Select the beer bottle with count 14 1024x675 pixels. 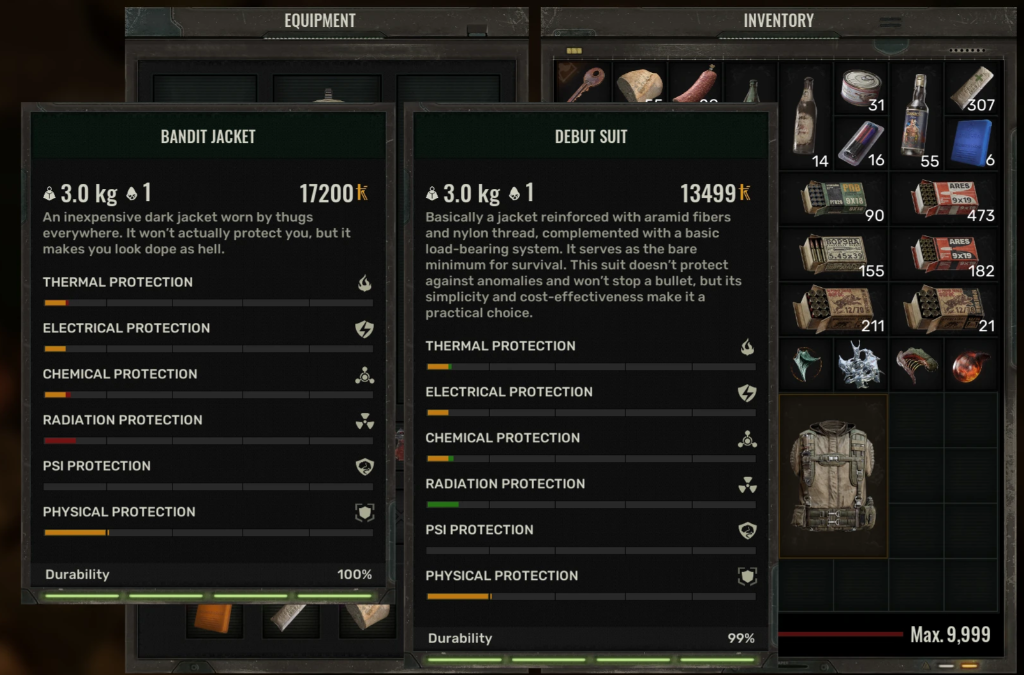[x=806, y=114]
